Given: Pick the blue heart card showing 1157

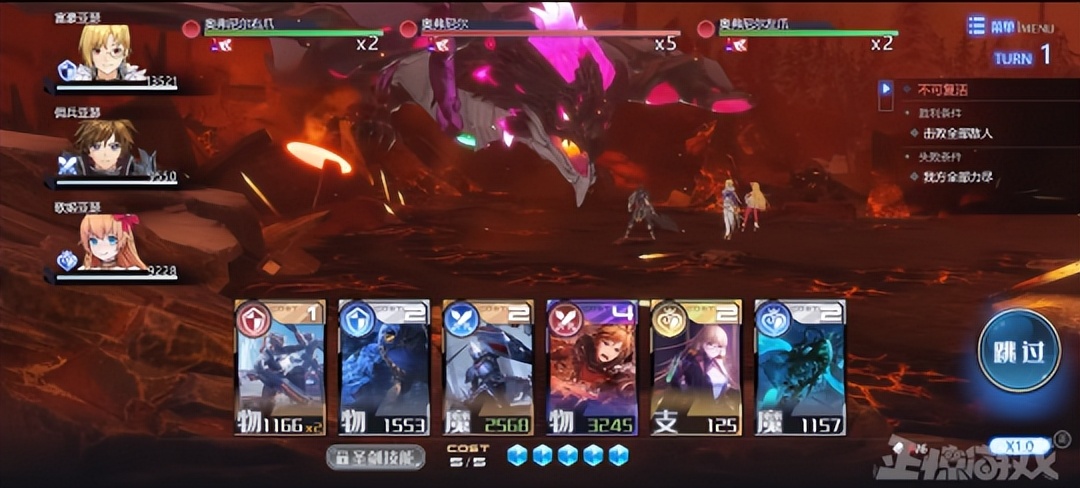Looking at the screenshot, I should coord(800,367).
